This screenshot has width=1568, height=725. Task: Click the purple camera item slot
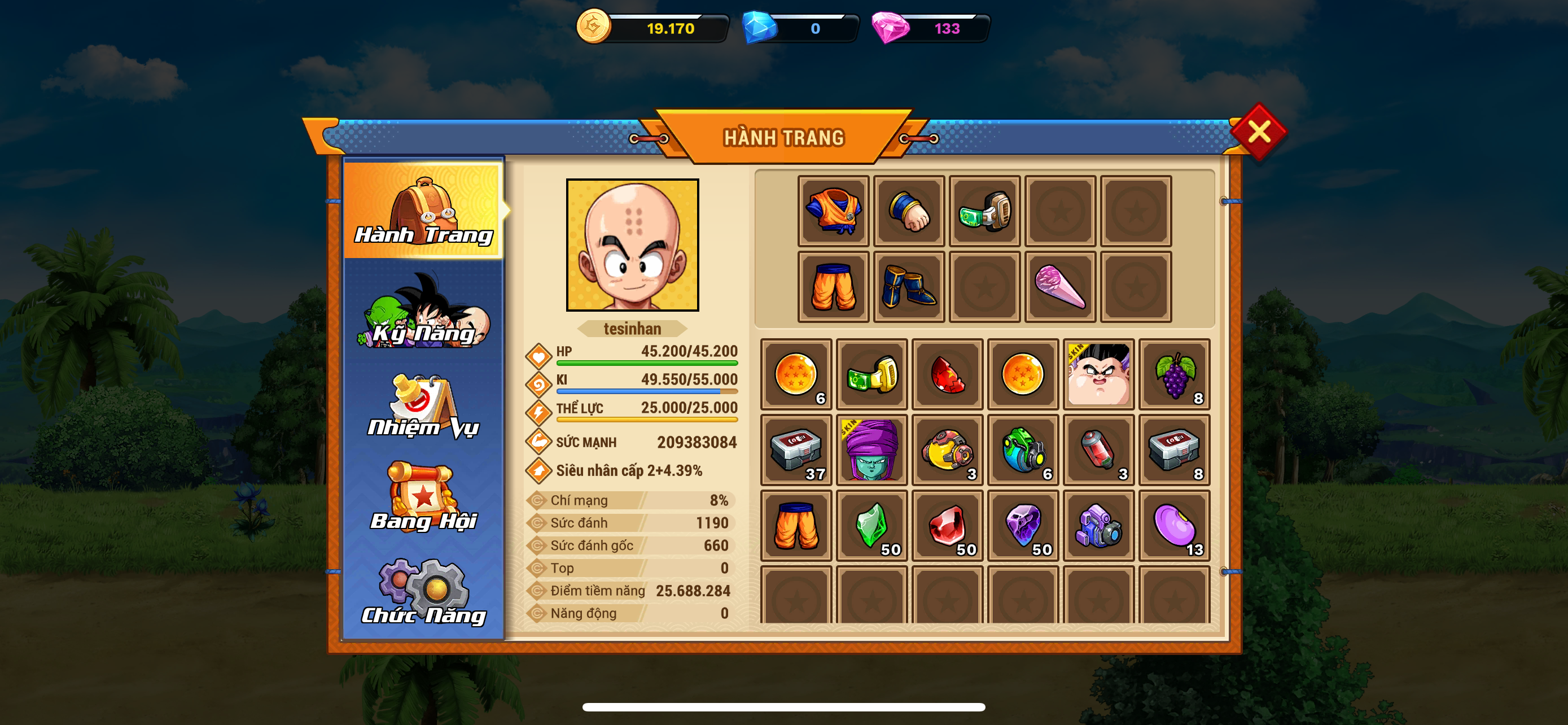pyautogui.click(x=1099, y=525)
